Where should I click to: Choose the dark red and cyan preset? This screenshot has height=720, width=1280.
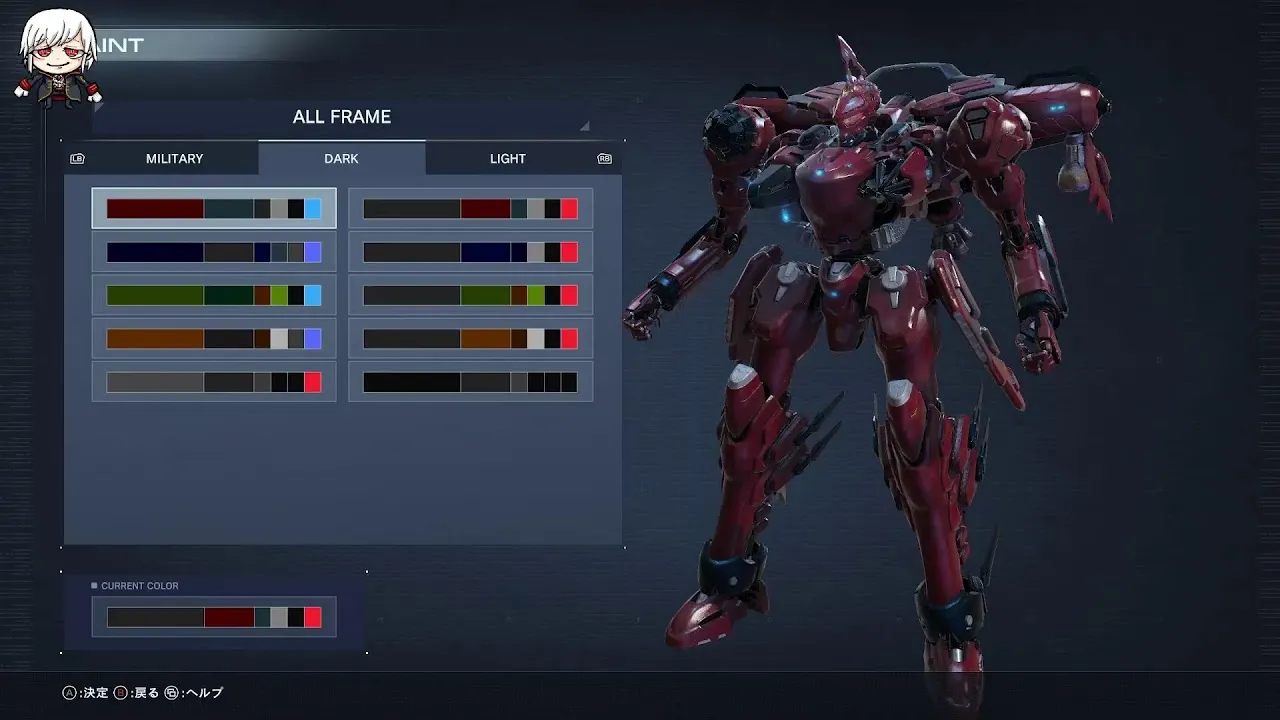[214, 209]
